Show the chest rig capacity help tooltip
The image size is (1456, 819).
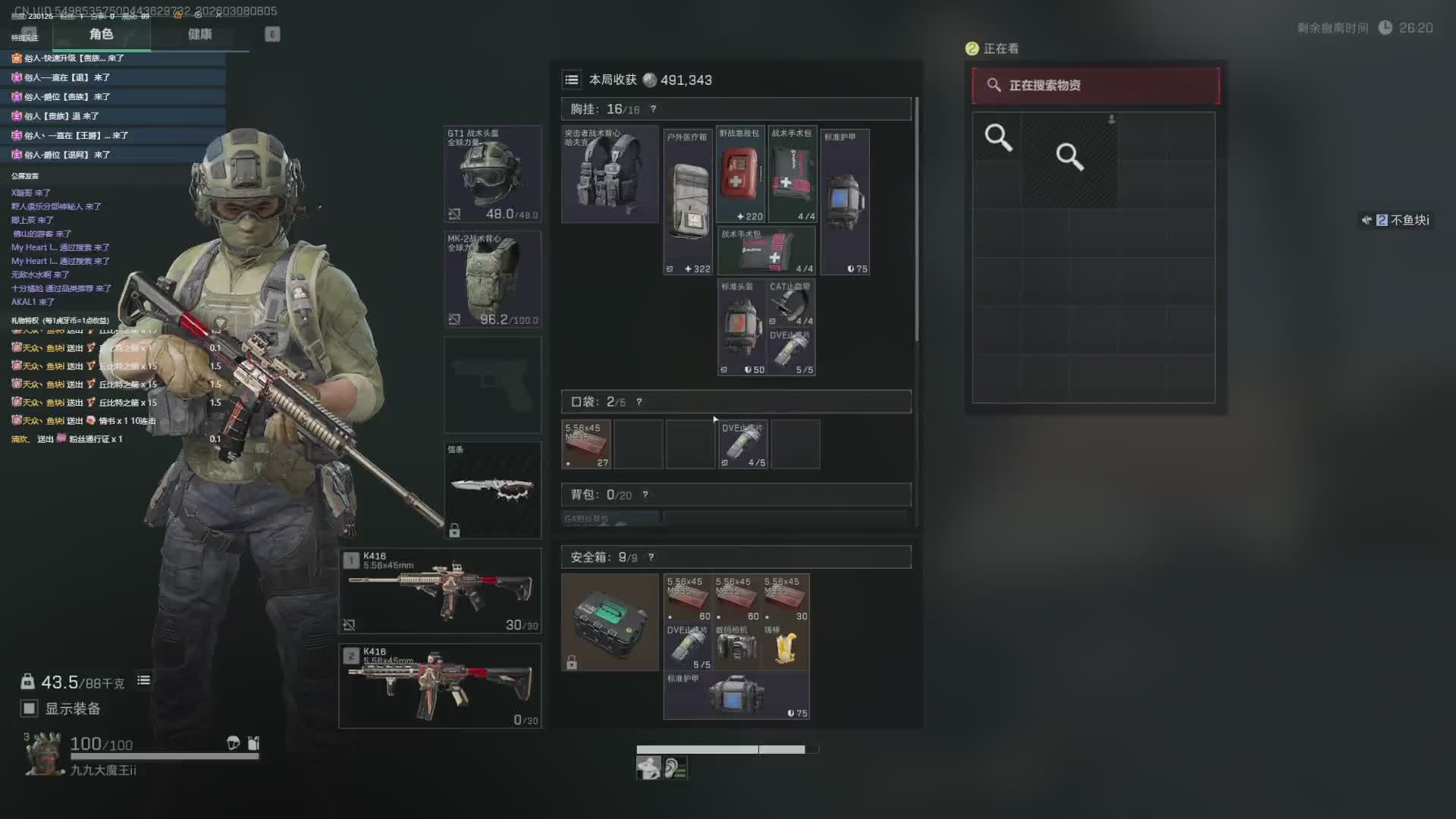coord(653,109)
